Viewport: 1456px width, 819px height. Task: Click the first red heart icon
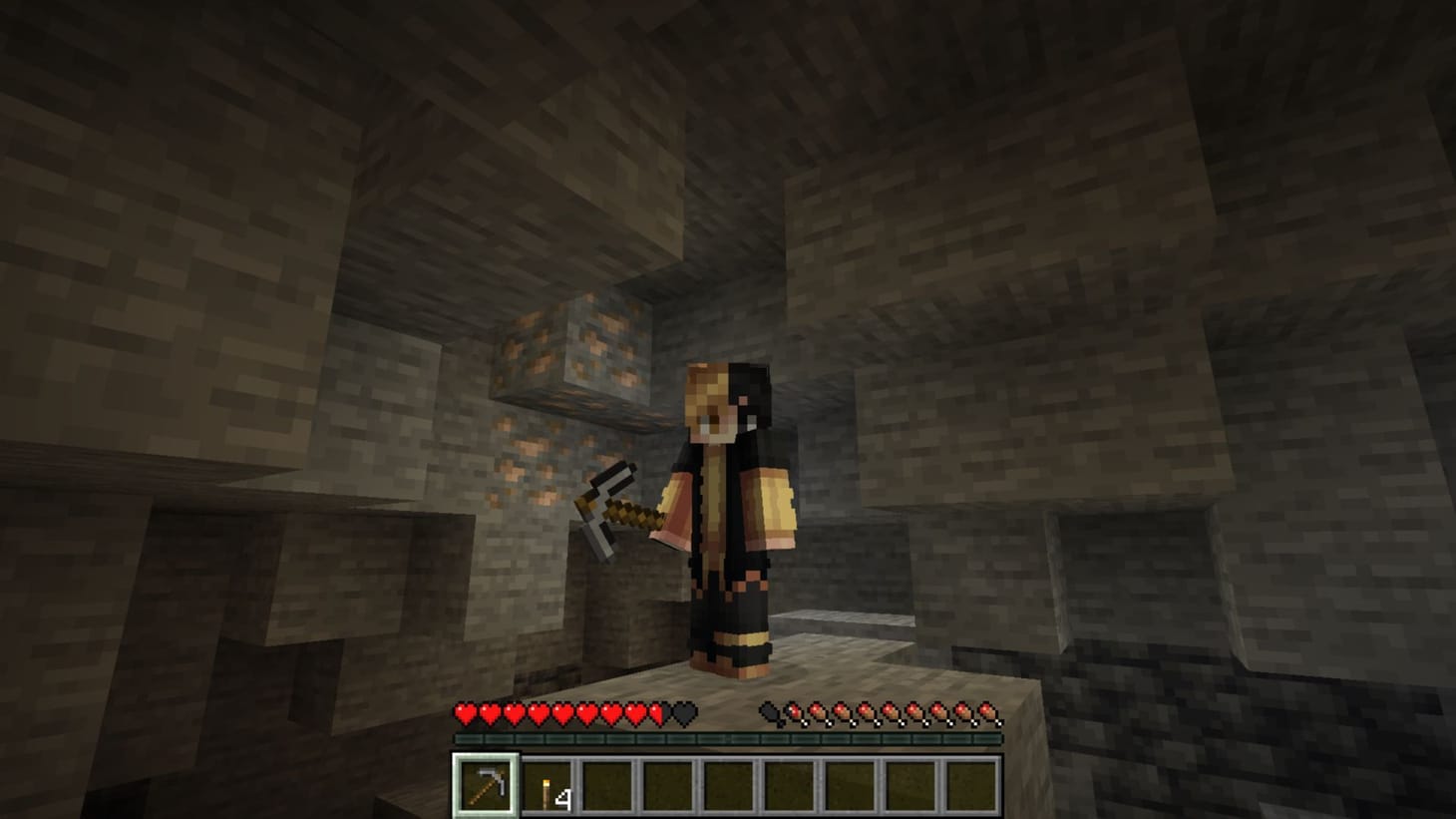[464, 712]
